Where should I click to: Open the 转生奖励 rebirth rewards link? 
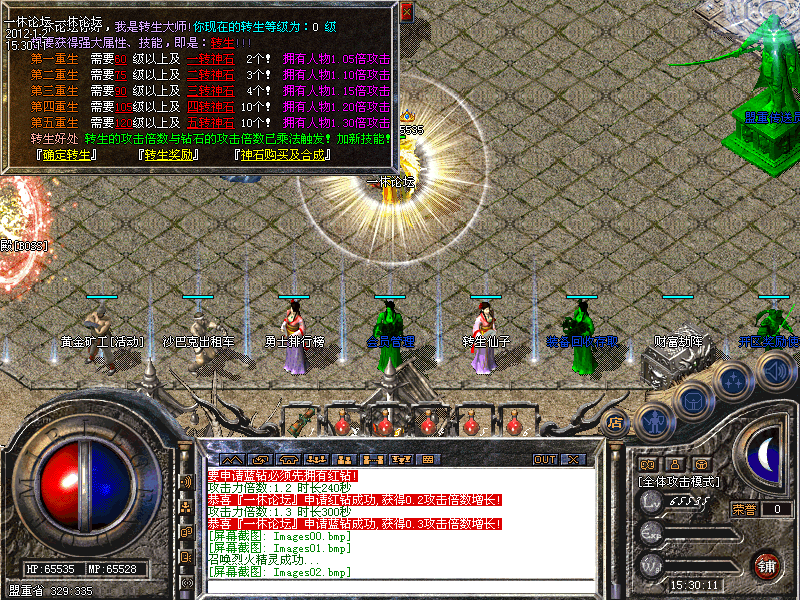(x=169, y=155)
